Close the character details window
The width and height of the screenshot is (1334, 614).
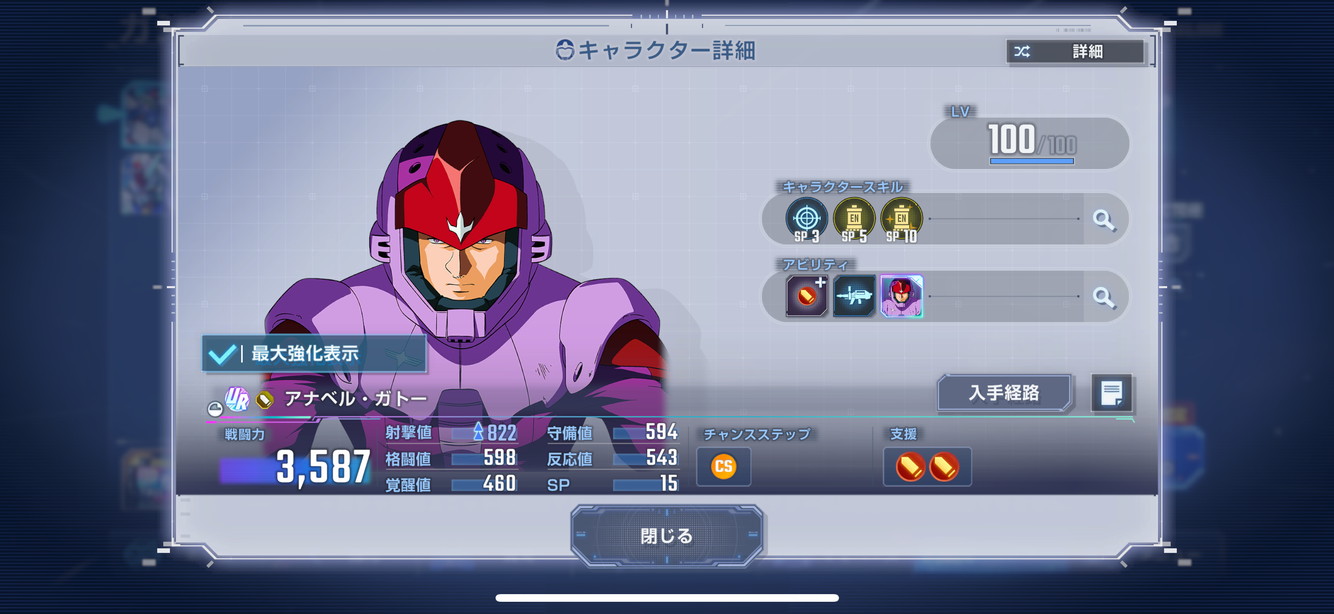pos(667,536)
